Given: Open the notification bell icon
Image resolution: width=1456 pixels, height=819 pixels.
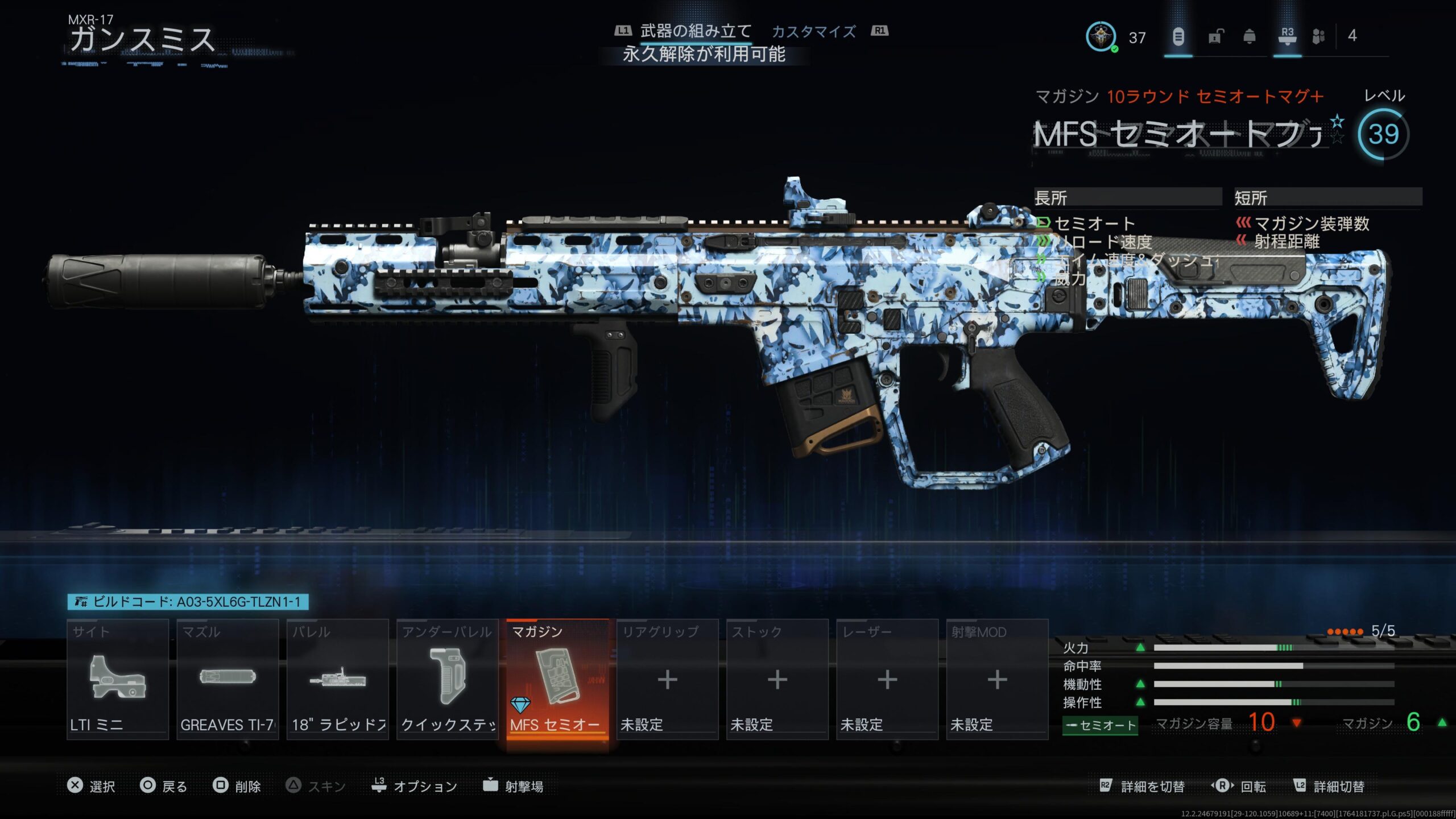Looking at the screenshot, I should pyautogui.click(x=1250, y=37).
